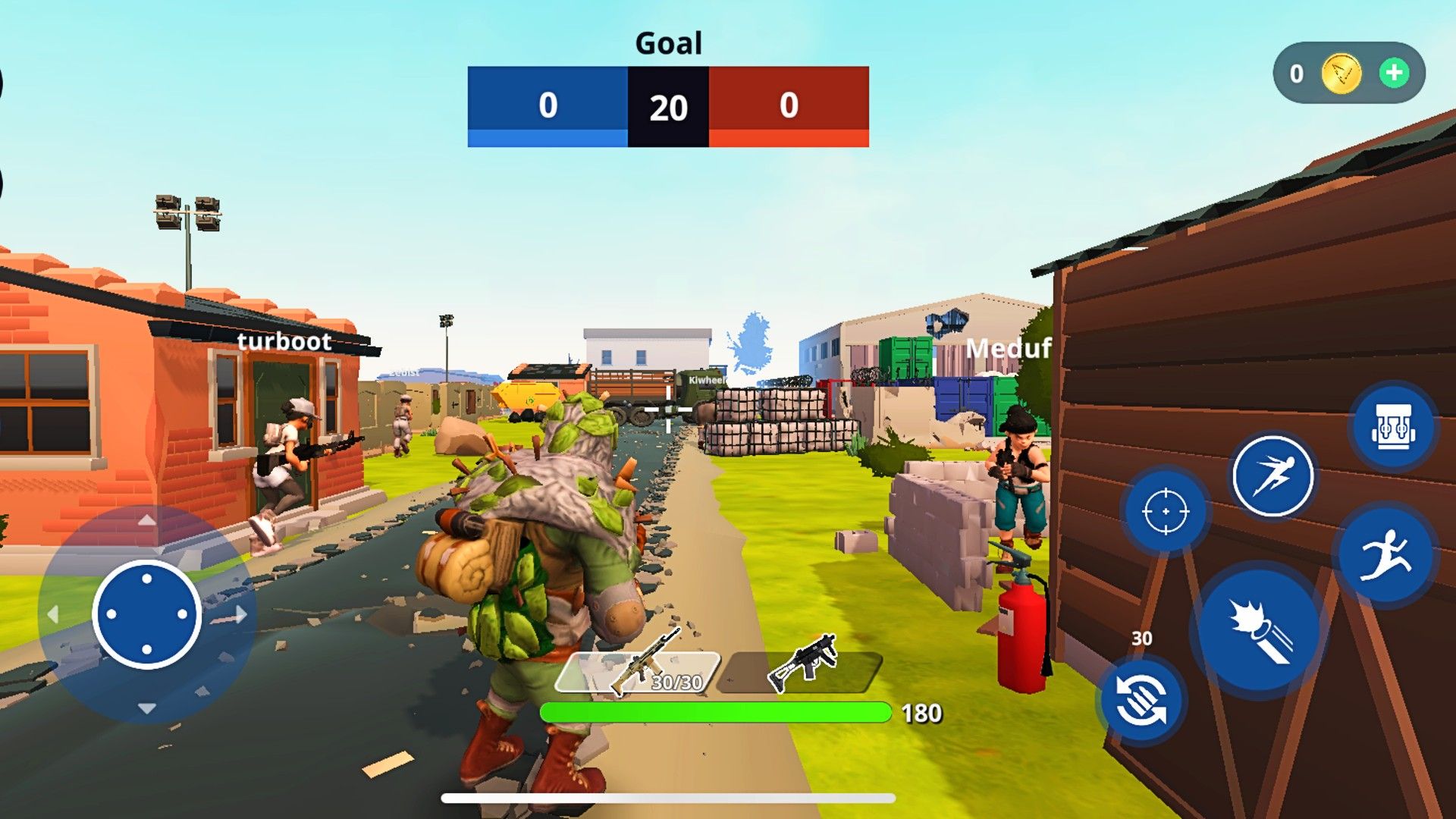
Task: Click the green 180 health bar
Action: [716, 711]
